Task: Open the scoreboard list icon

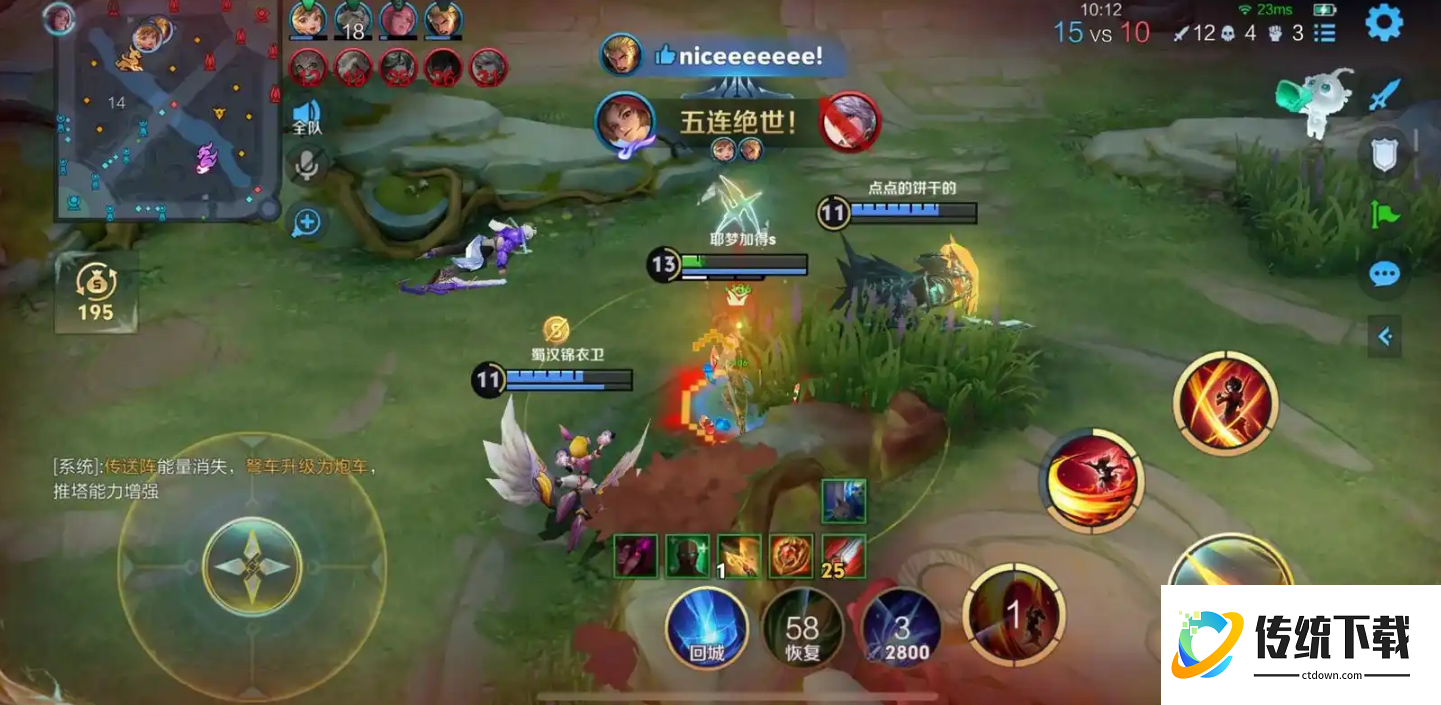Action: point(1325,33)
